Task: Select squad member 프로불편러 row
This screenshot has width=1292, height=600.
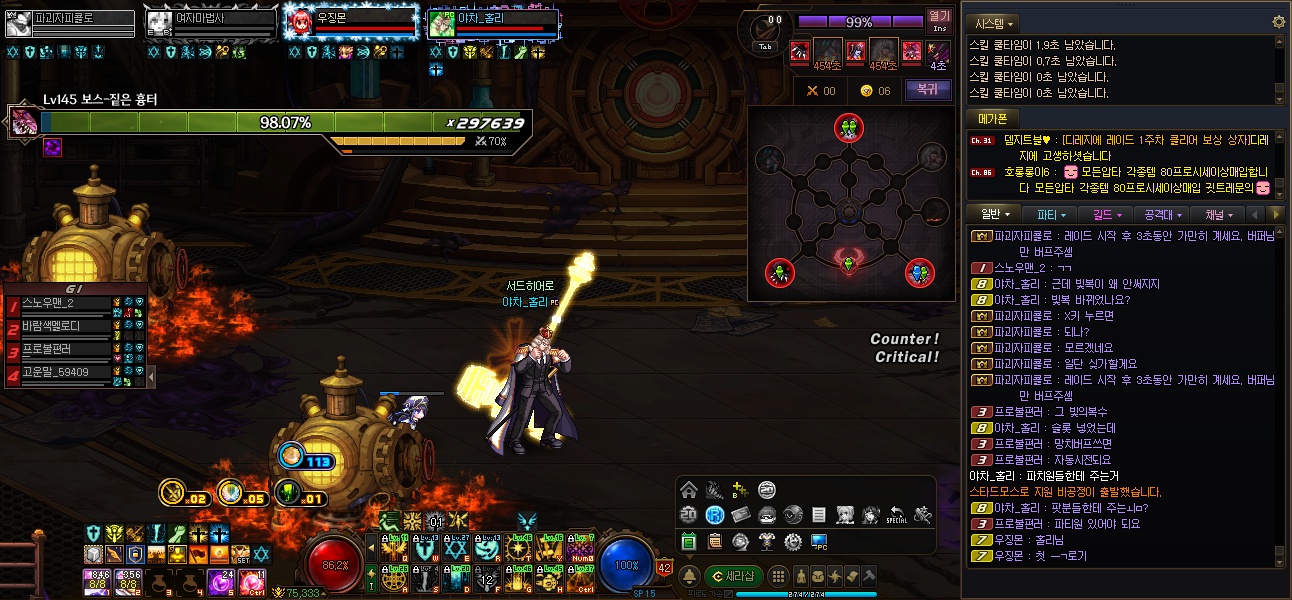Action: coord(60,350)
